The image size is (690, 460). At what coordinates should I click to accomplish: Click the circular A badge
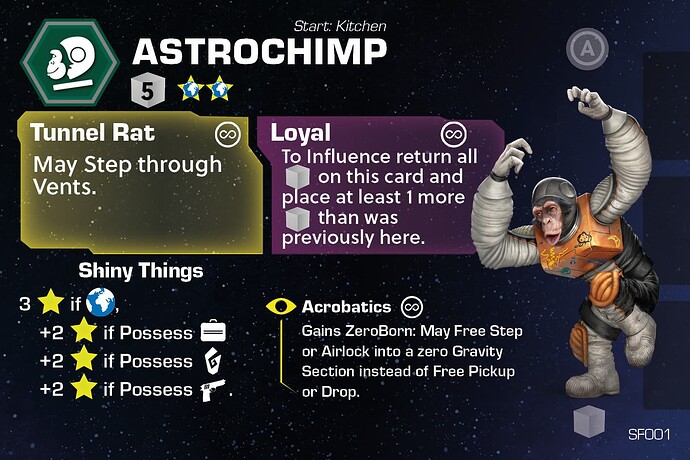point(584,47)
